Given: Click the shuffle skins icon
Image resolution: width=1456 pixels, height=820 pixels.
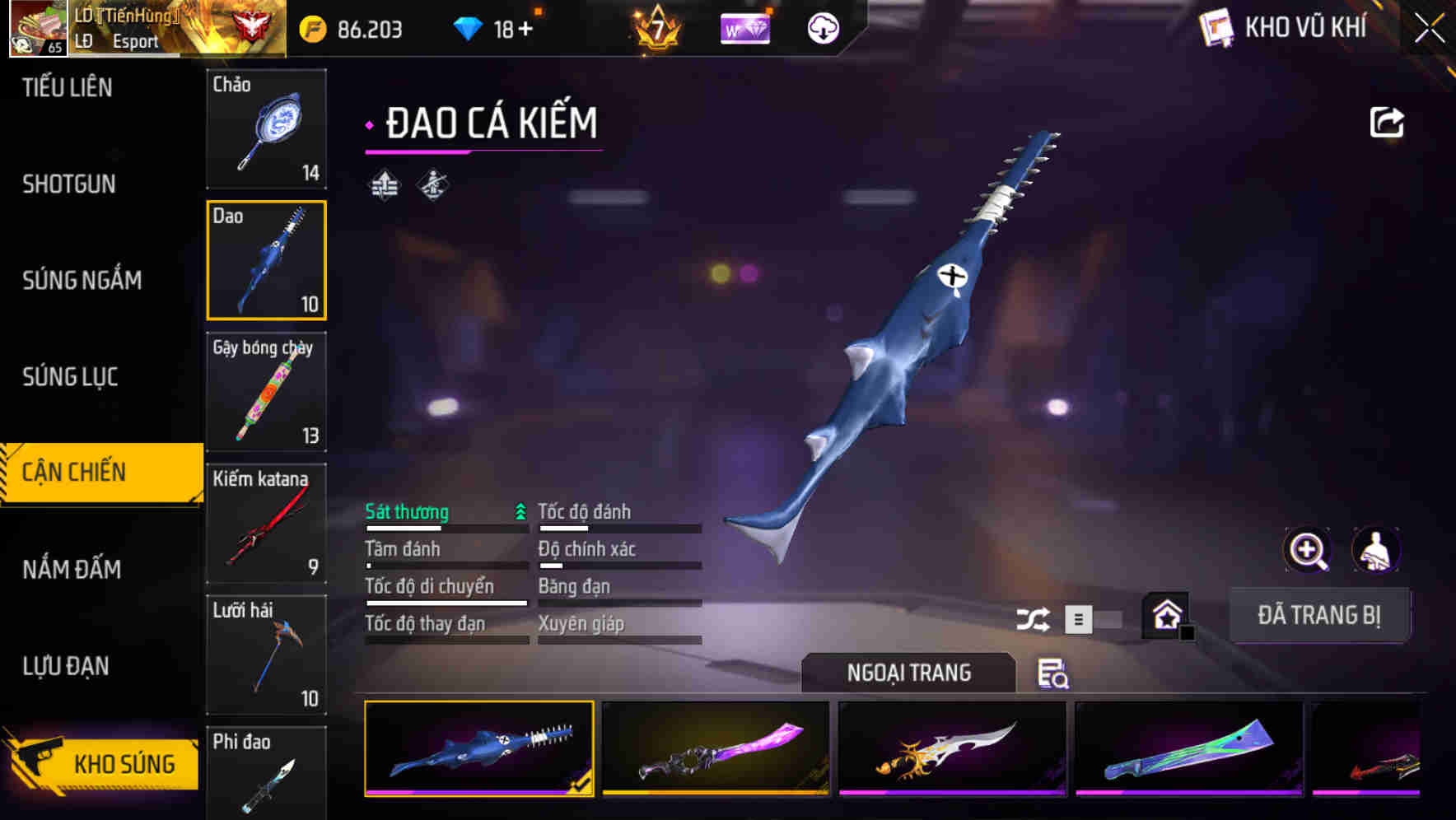Looking at the screenshot, I should [1034, 617].
